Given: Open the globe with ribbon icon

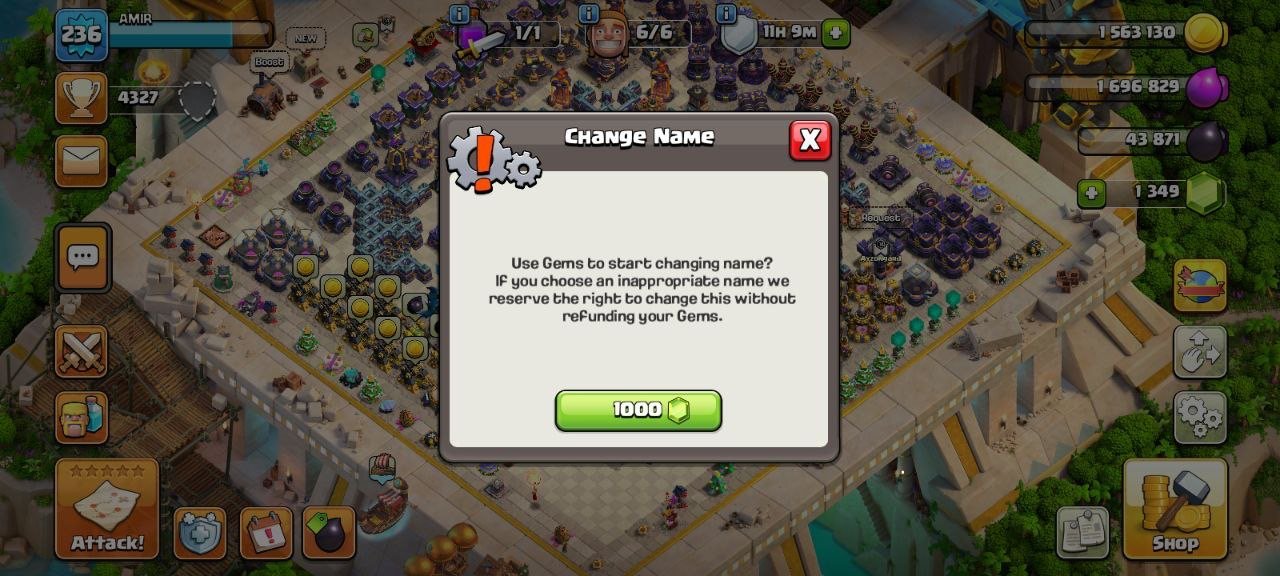Looking at the screenshot, I should [1199, 286].
